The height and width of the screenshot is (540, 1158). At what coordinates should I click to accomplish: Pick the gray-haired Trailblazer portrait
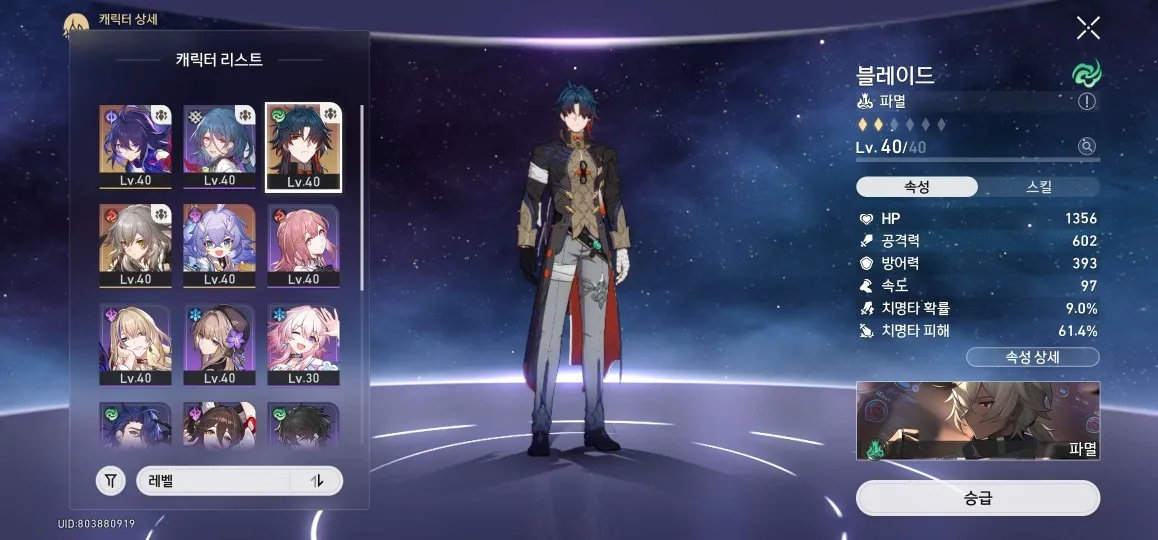tap(135, 245)
